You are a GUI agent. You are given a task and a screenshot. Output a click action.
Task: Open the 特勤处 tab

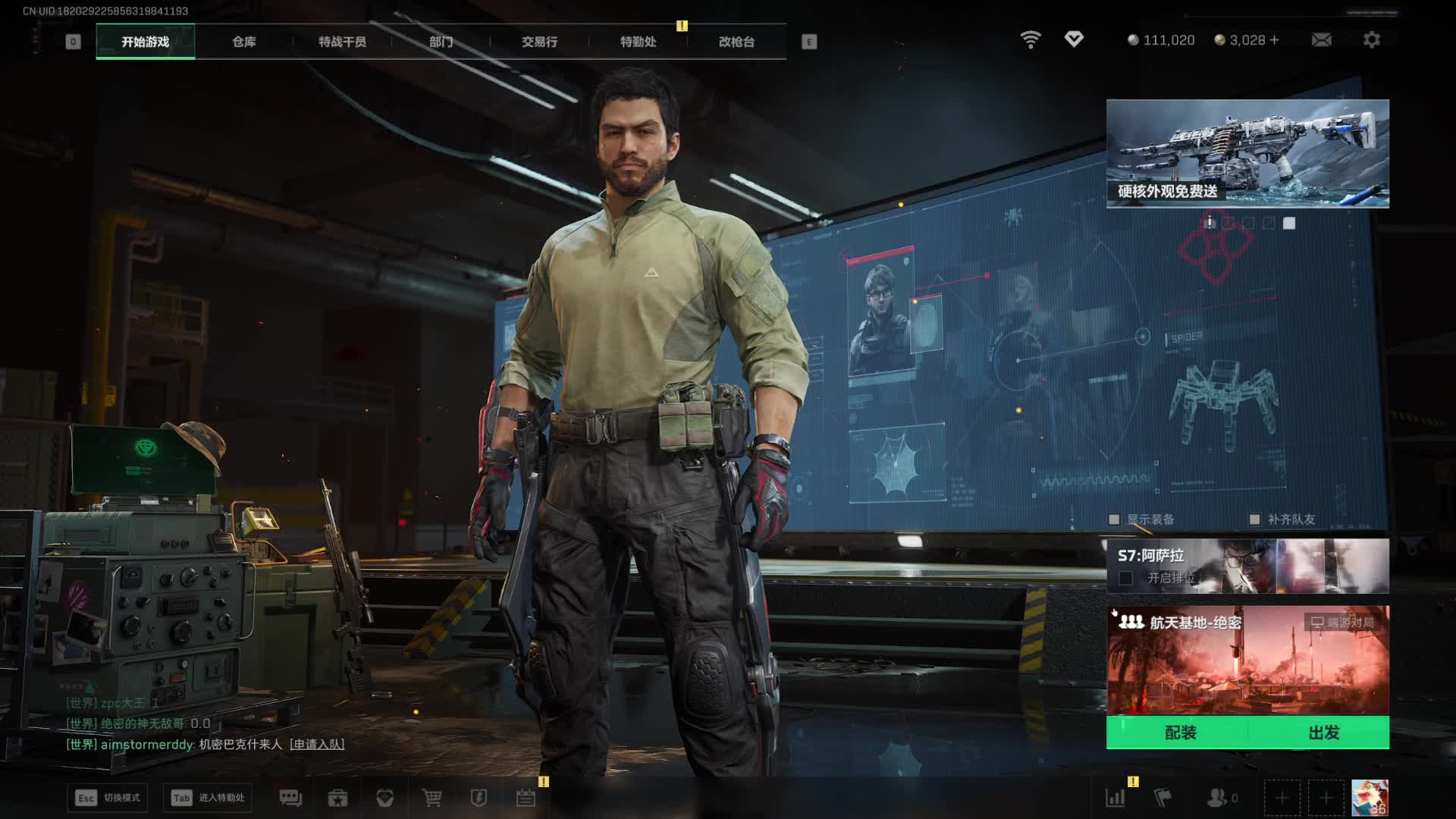pos(638,42)
